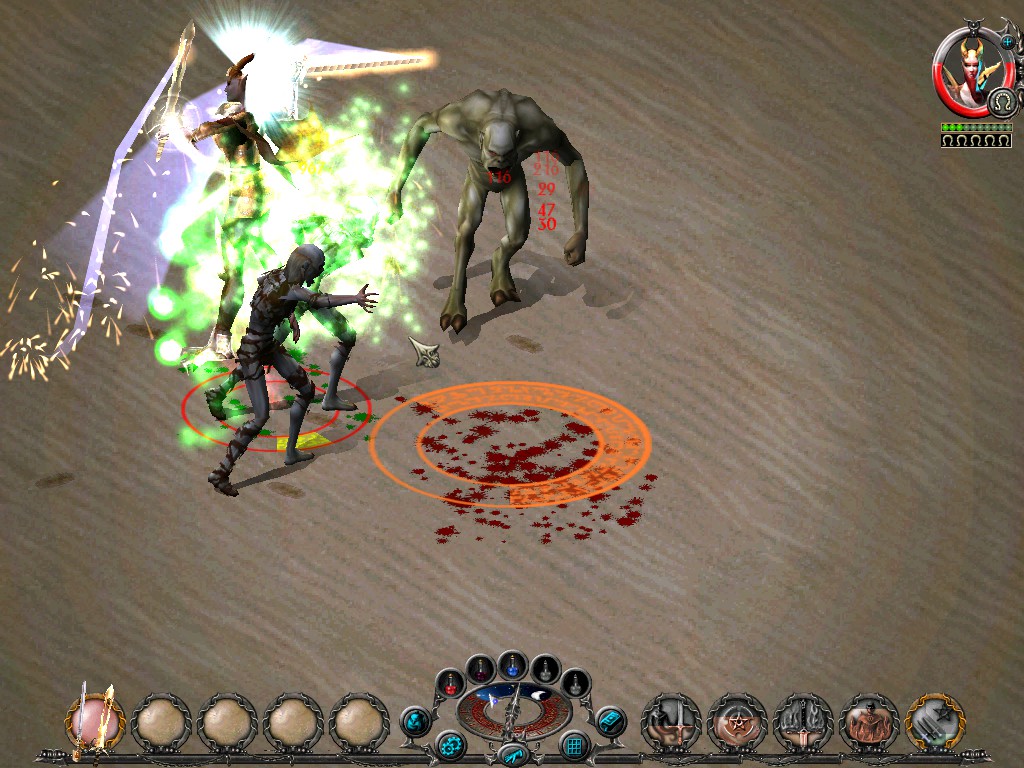
Task: Select the equipped dual-swords weapon slot
Action: pyautogui.click(x=96, y=720)
